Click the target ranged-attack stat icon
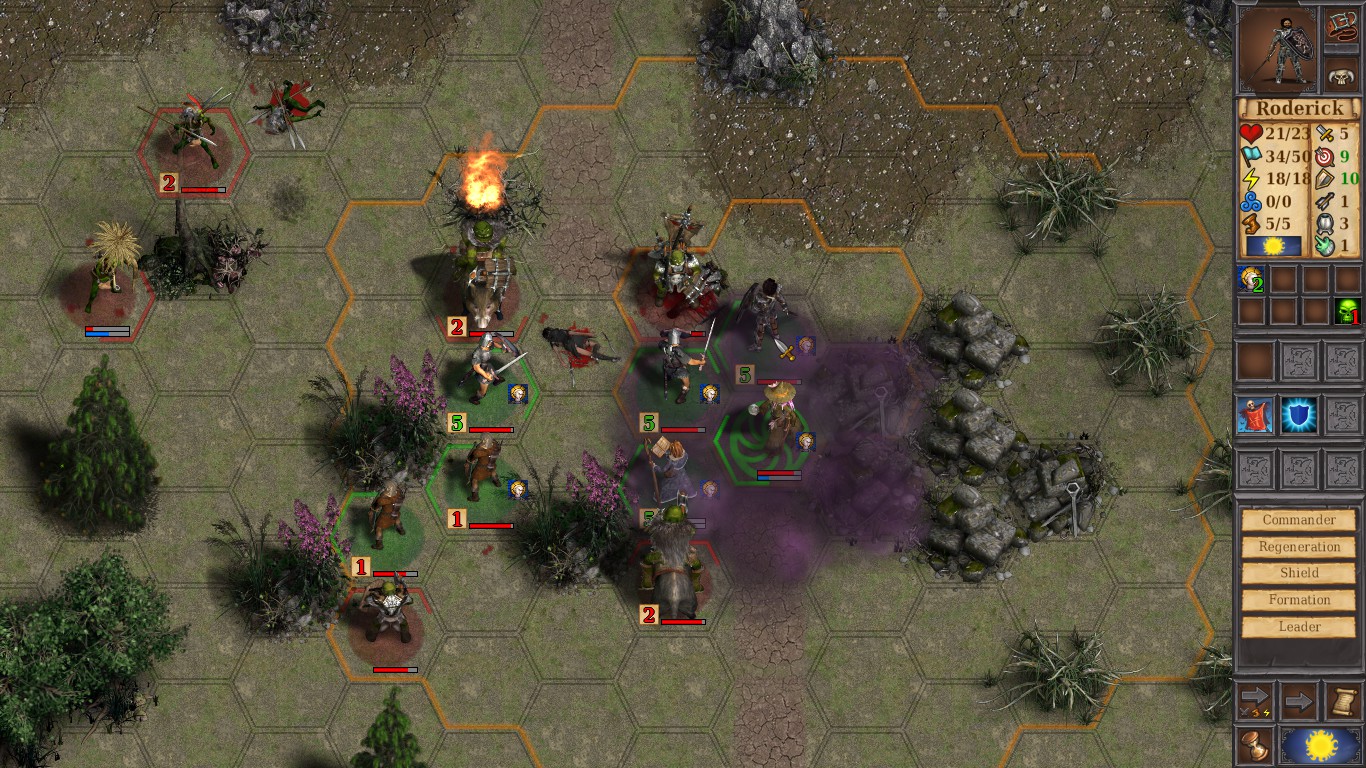 pyautogui.click(x=1324, y=158)
